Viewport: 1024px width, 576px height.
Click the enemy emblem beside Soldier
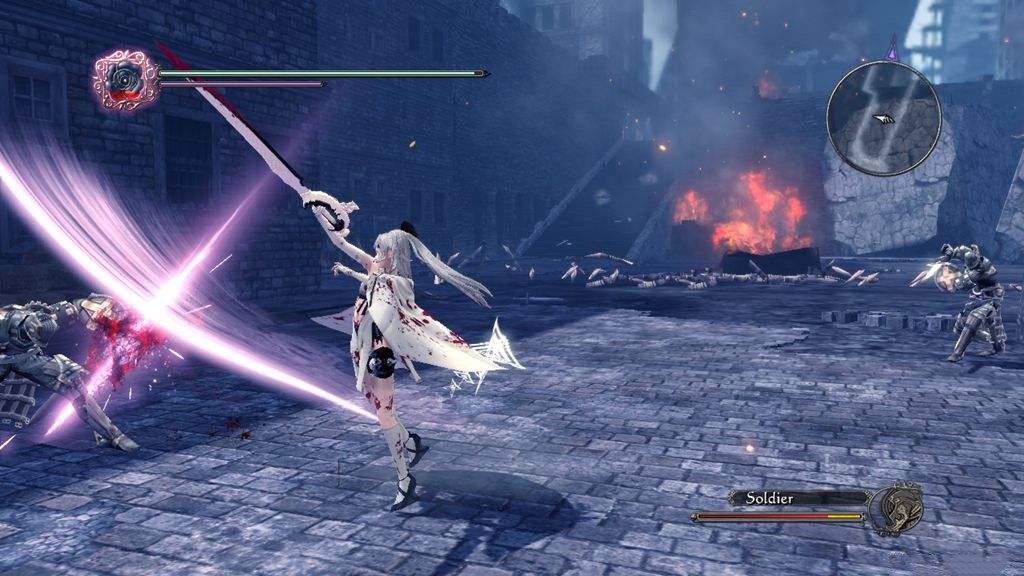(893, 507)
